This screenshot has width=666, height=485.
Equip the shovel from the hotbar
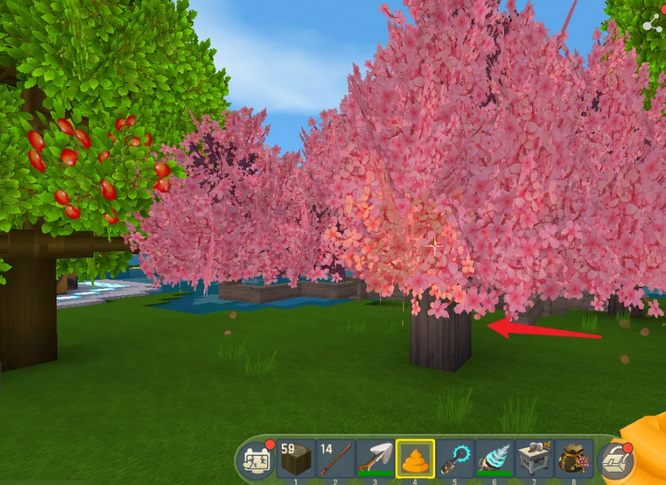pos(376,459)
